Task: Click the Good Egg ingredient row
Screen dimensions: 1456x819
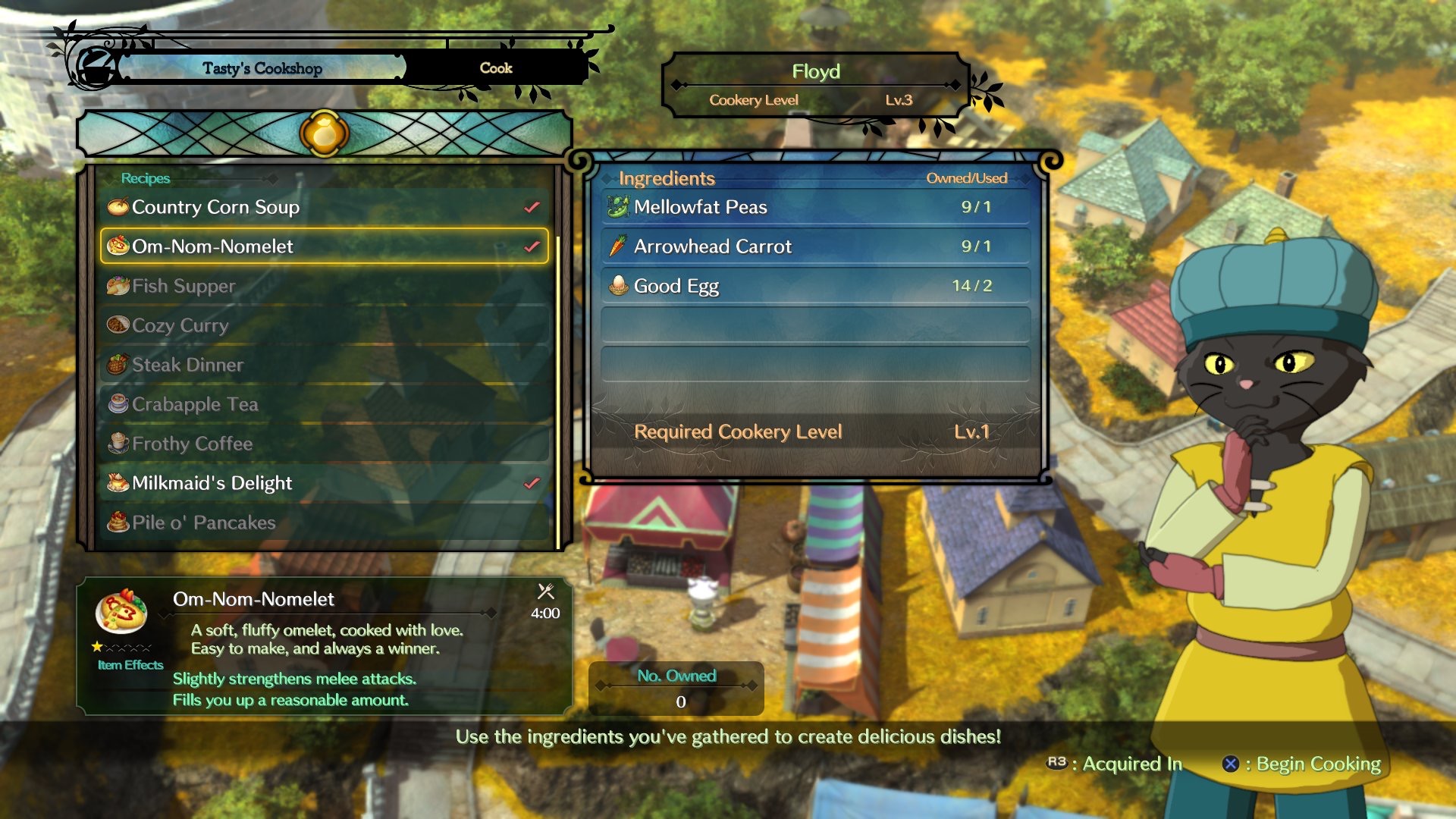Action: 815,286
